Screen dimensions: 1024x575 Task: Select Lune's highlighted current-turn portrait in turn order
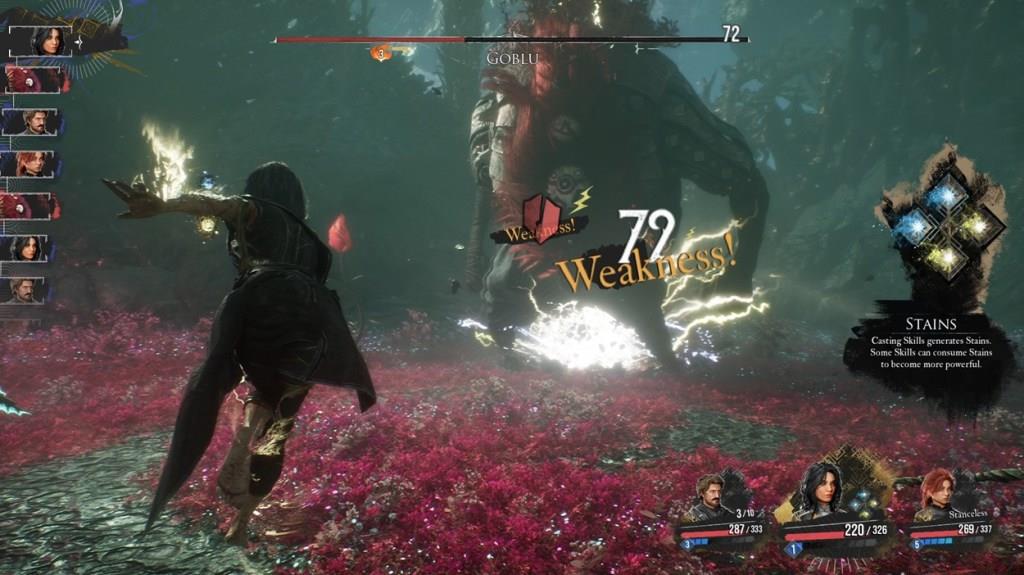(47, 41)
